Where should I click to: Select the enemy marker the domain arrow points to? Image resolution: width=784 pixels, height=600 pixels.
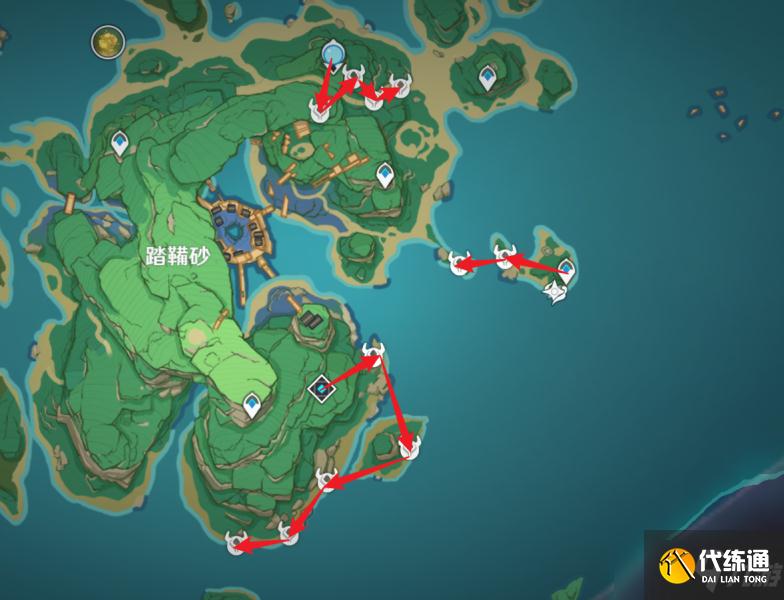click(373, 352)
